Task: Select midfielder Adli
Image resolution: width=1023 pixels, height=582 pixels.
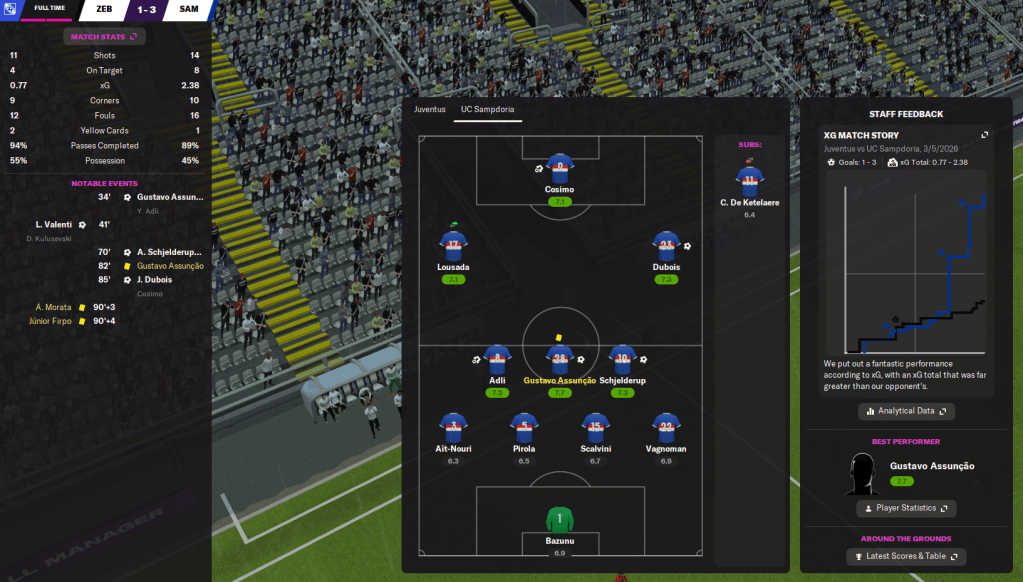Action: (497, 360)
